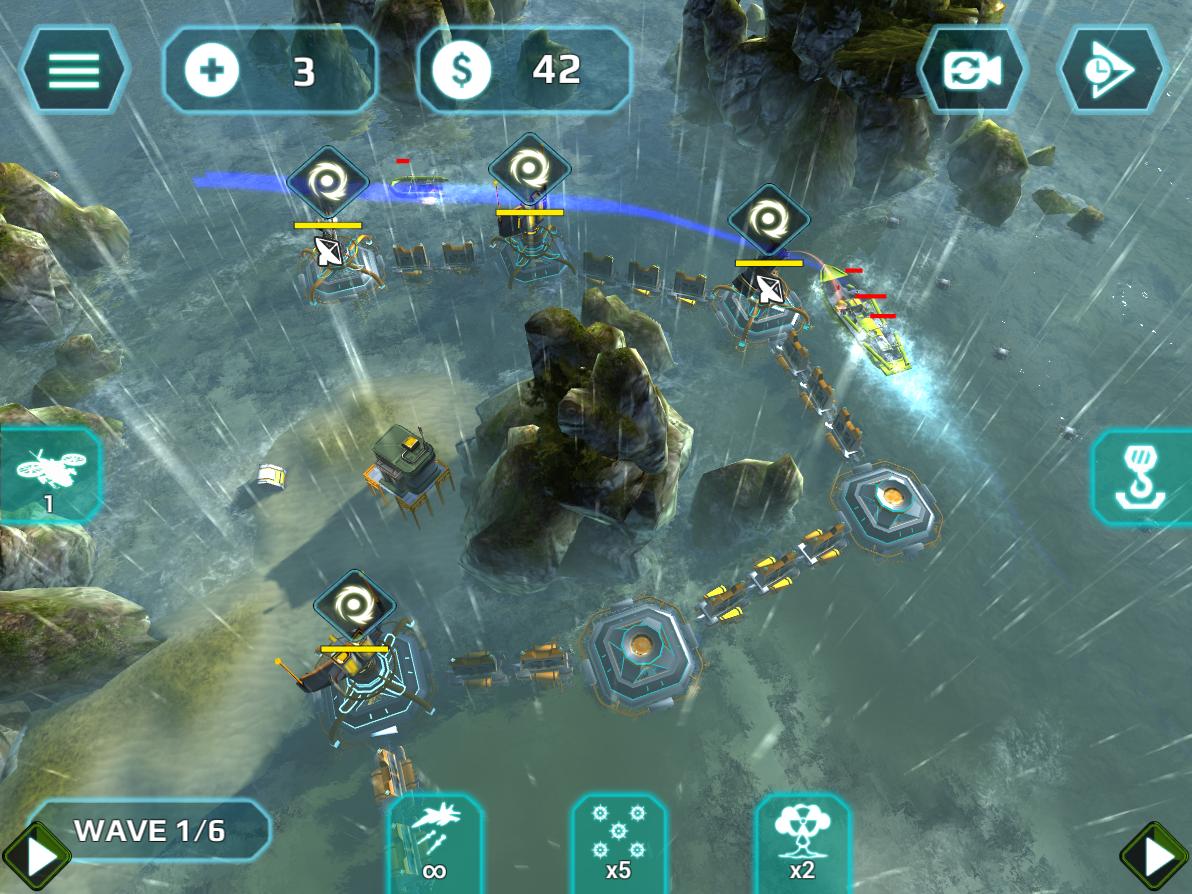1192x894 pixels.
Task: Switch the camera view
Action: pos(972,70)
